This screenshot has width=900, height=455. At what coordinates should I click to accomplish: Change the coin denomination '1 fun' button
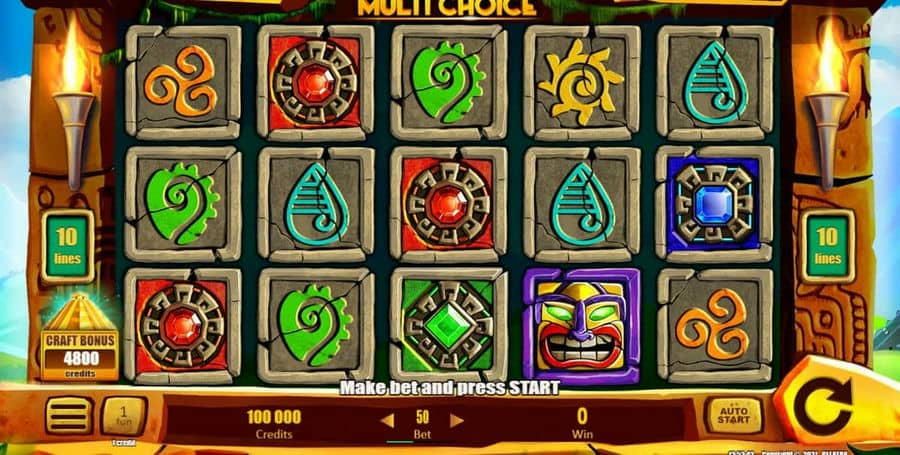coord(123,416)
